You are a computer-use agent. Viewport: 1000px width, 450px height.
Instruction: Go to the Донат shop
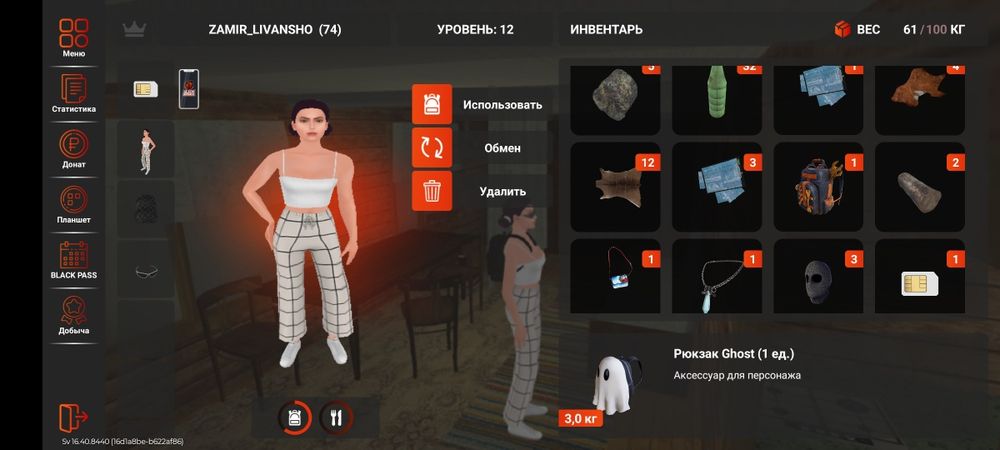tap(73, 149)
